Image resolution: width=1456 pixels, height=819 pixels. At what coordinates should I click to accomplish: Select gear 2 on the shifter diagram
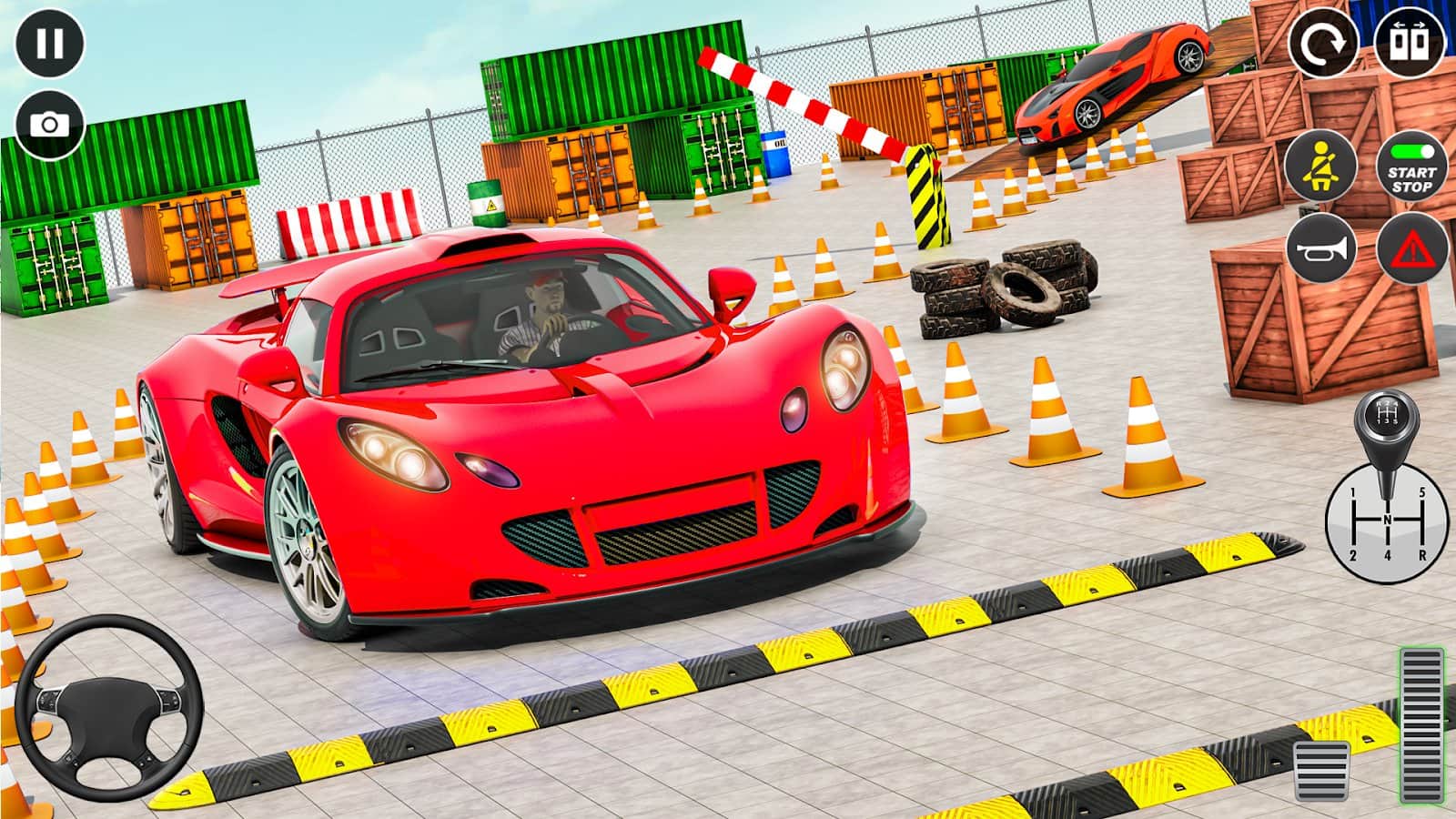pyautogui.click(x=1353, y=555)
